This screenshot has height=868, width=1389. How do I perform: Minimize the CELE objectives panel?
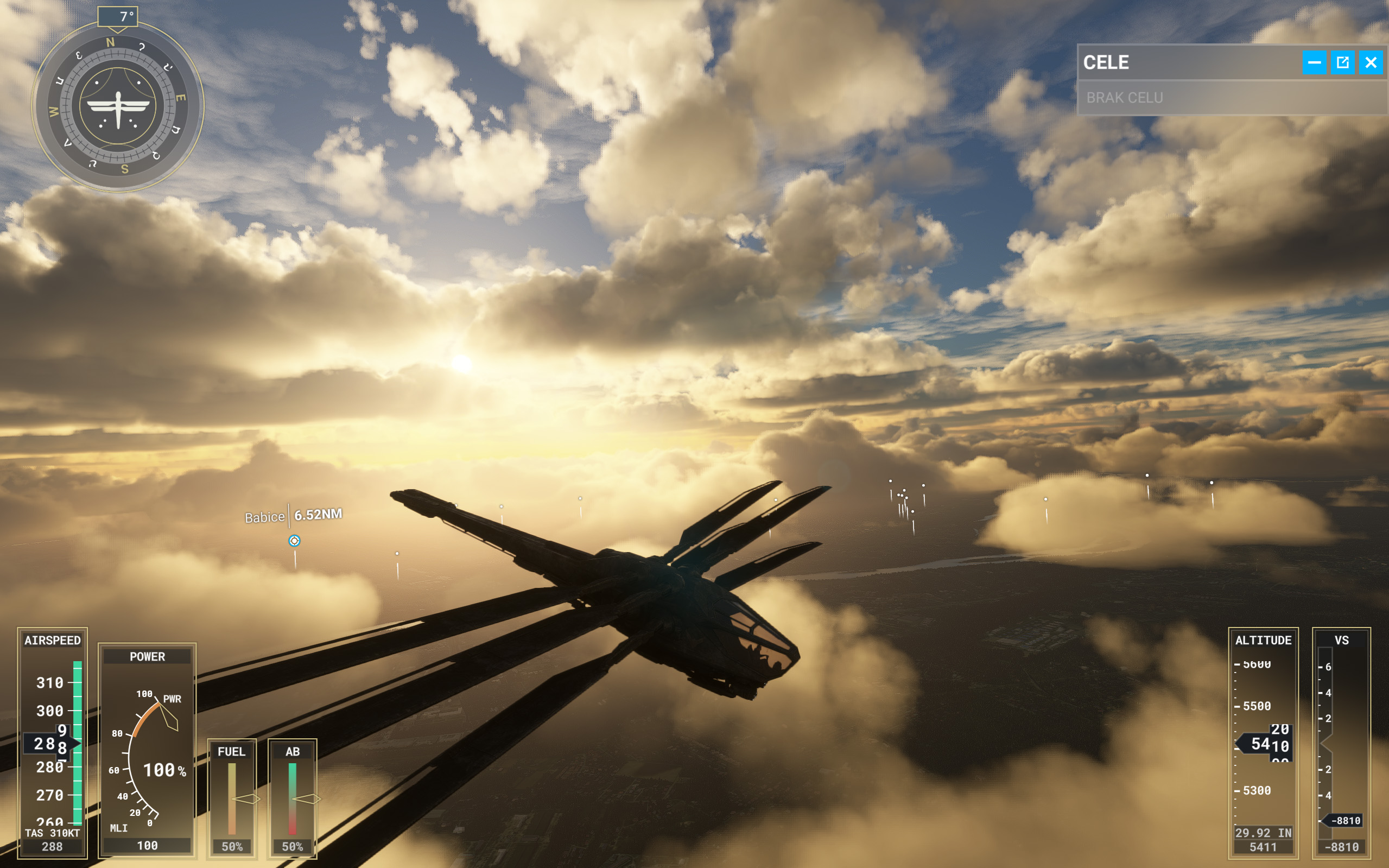[x=1314, y=62]
